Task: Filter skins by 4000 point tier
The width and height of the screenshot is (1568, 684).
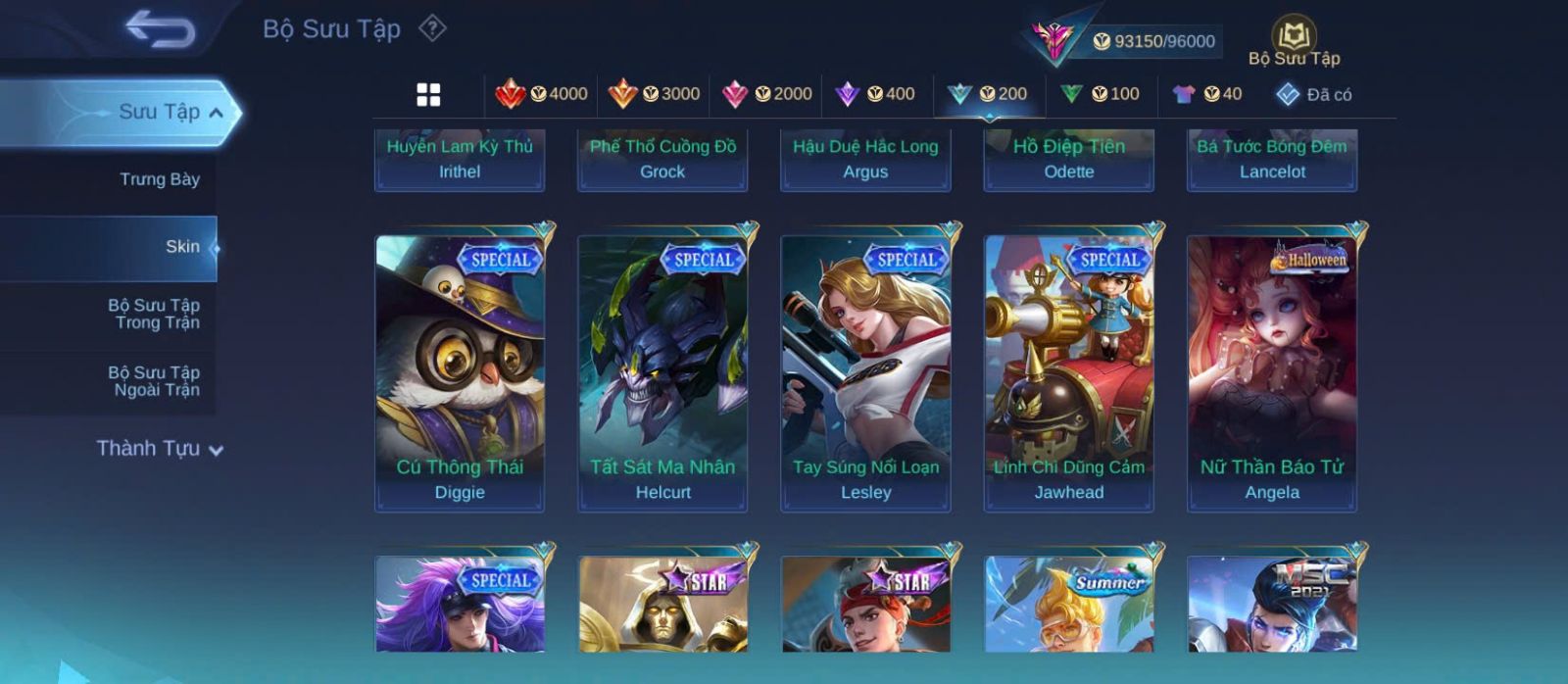Action: [541, 94]
